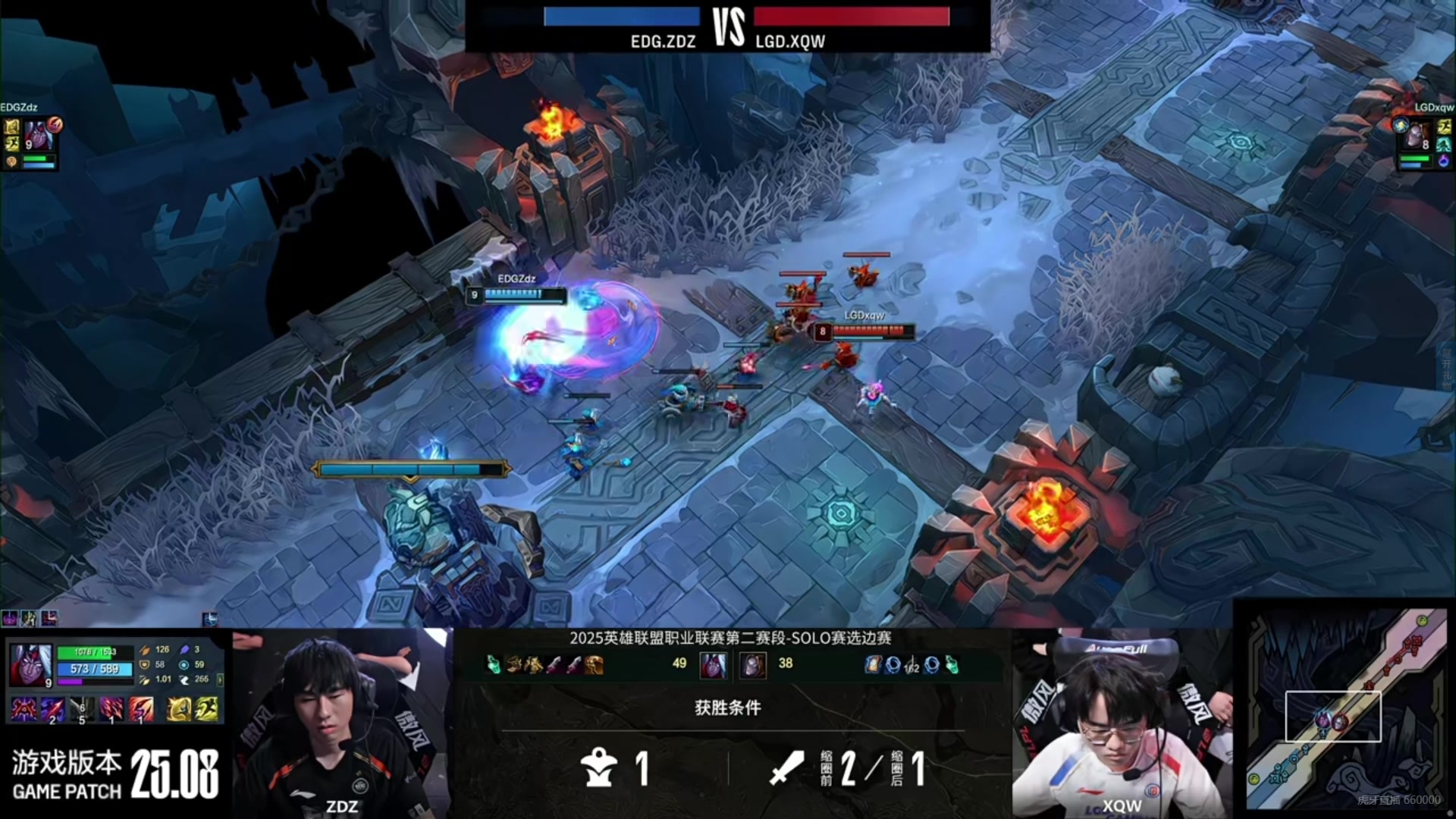Select Berserker's Greaves in the scoreboard items

(594, 665)
